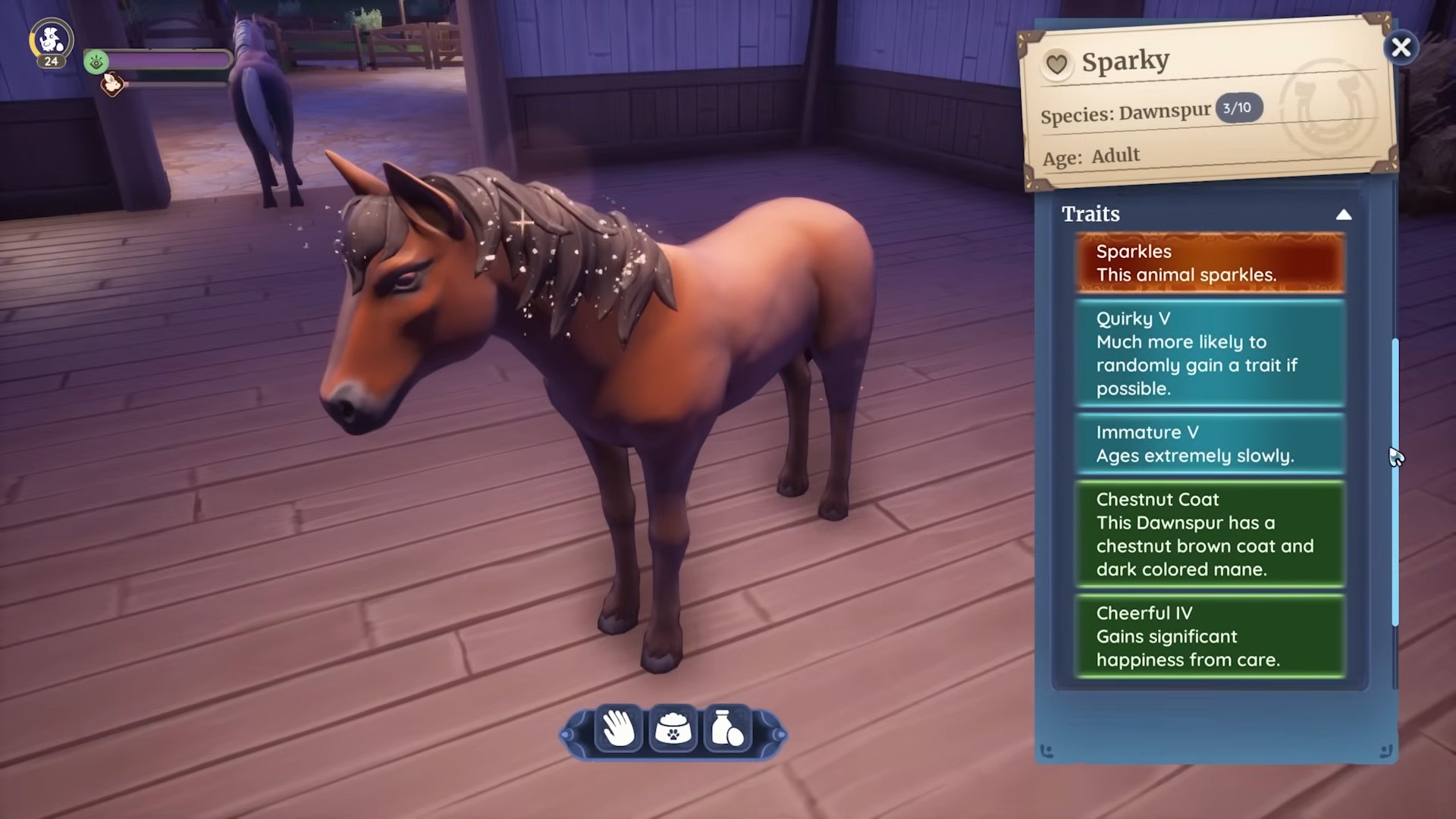Toggle the heart favorite marker for Sparky
The image size is (1456, 819).
1057,64
